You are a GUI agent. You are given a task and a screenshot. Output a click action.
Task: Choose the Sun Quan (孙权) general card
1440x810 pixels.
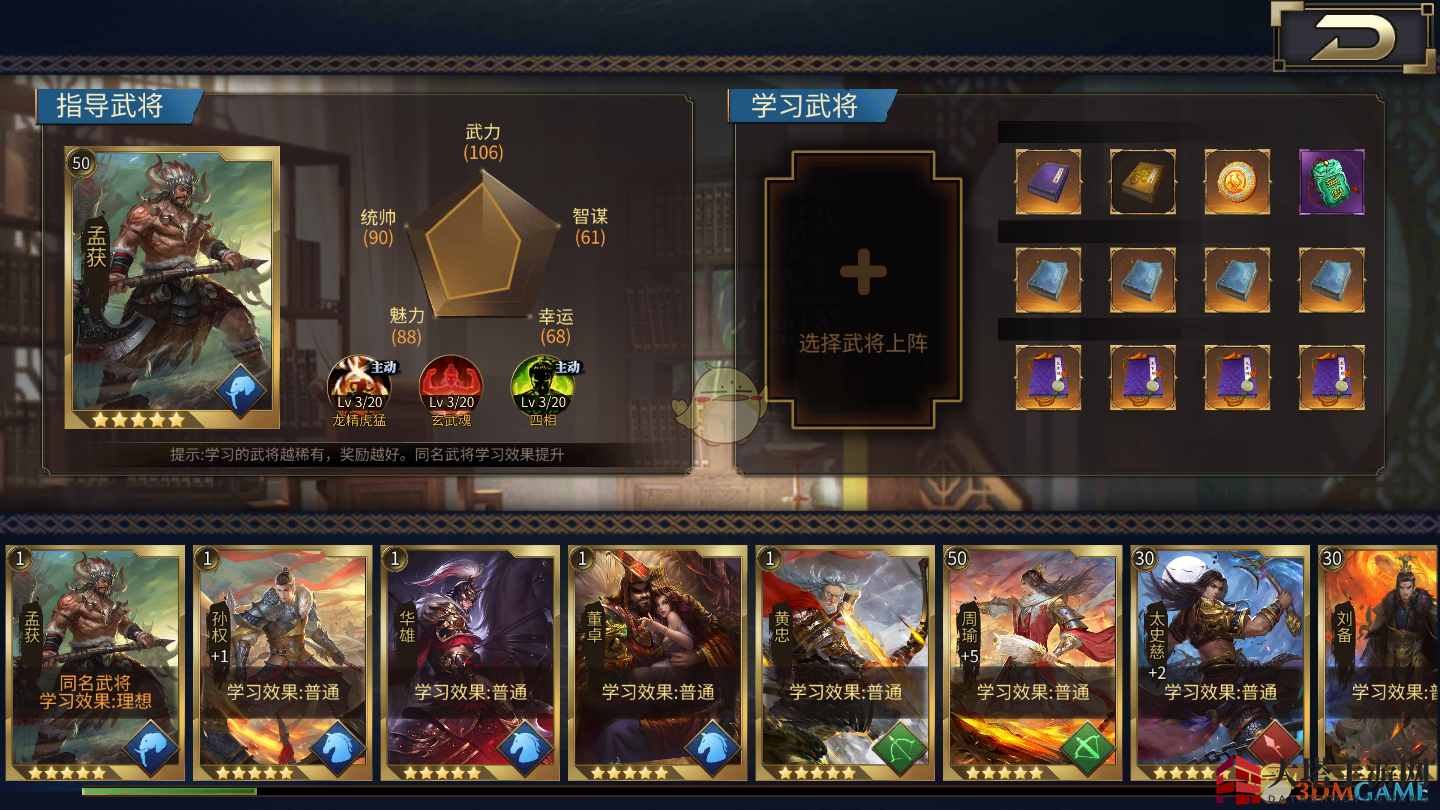(283, 662)
